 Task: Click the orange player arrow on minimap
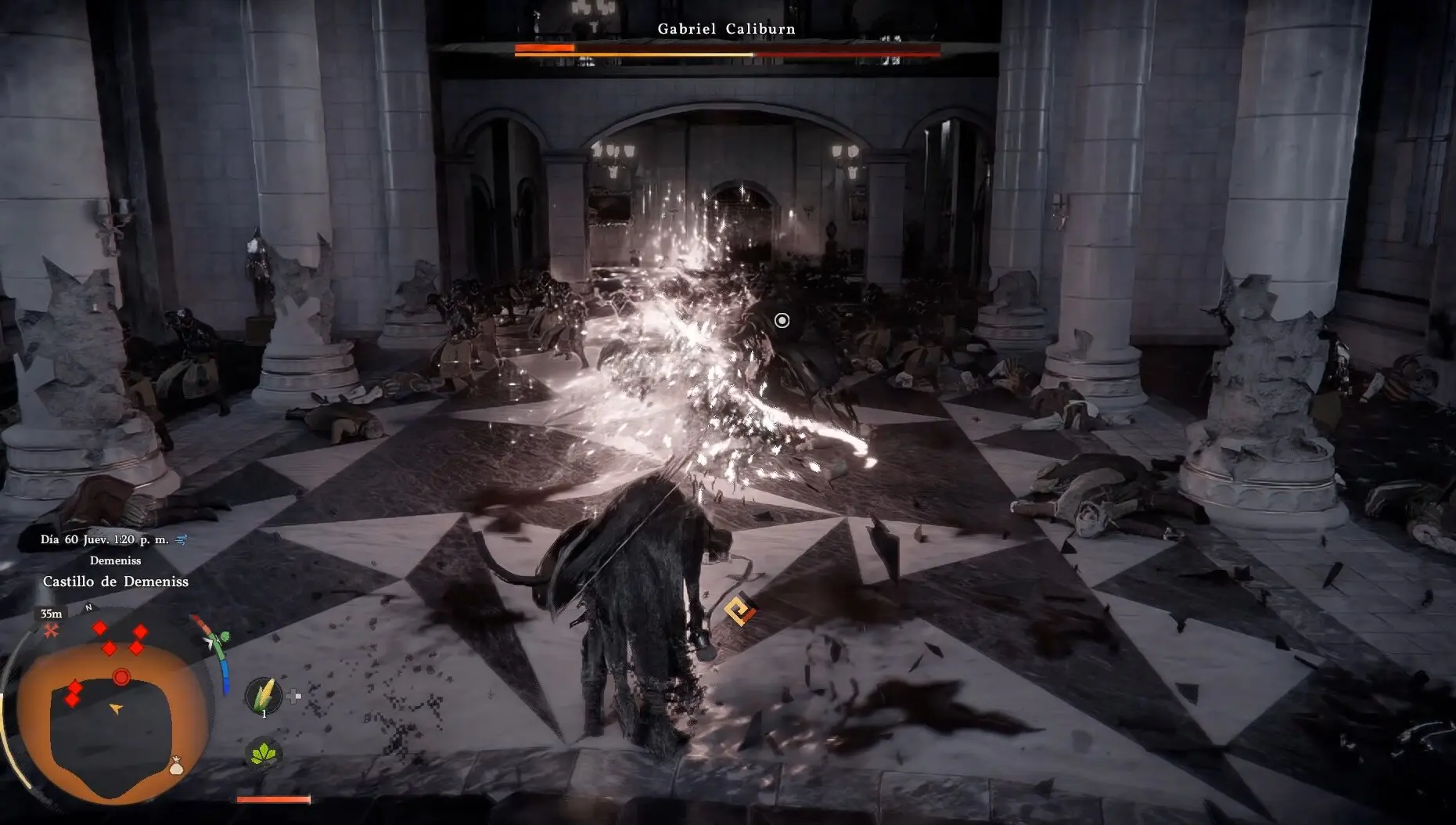pyautogui.click(x=116, y=709)
